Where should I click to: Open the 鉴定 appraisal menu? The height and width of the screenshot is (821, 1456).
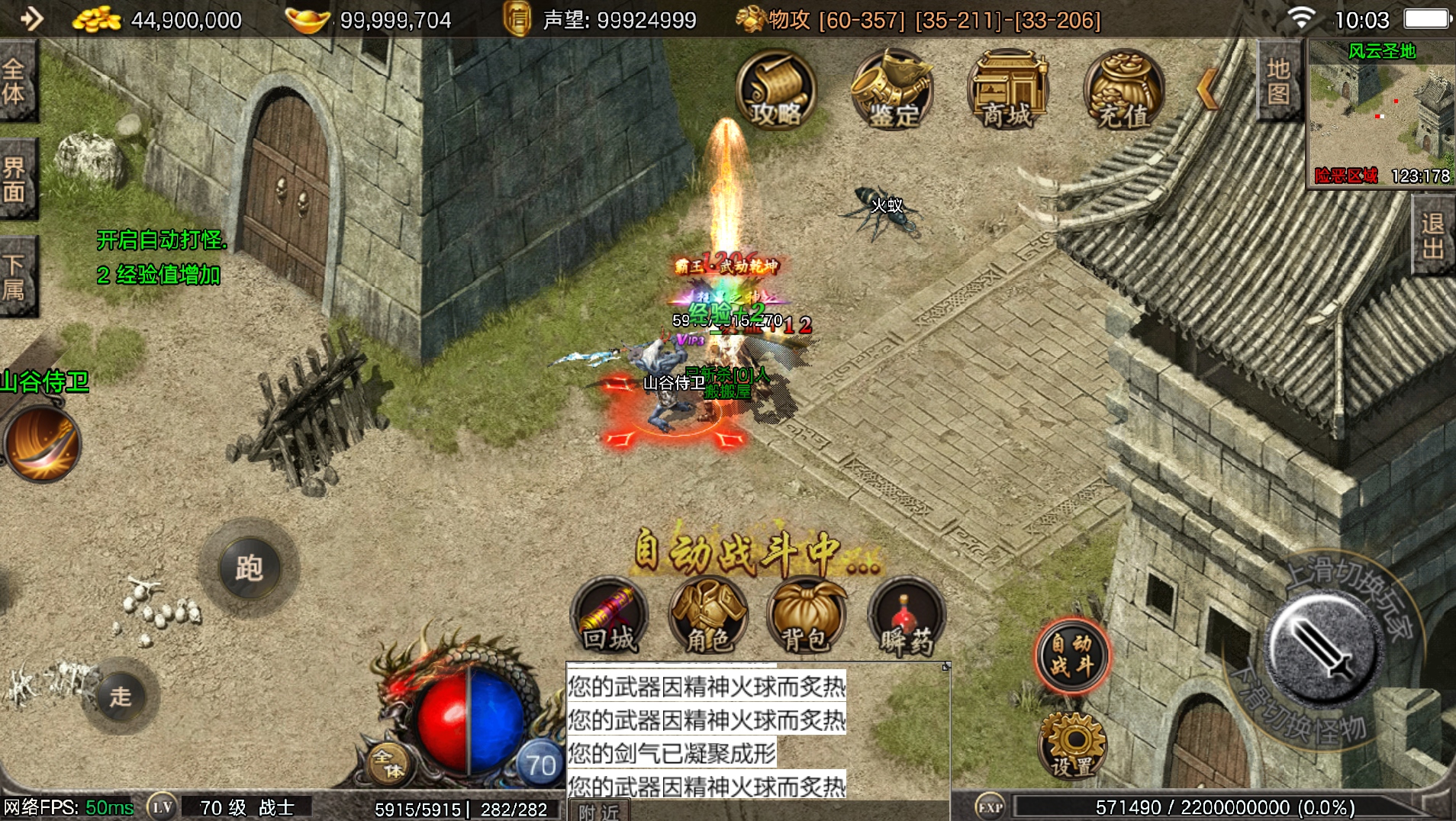click(x=893, y=90)
